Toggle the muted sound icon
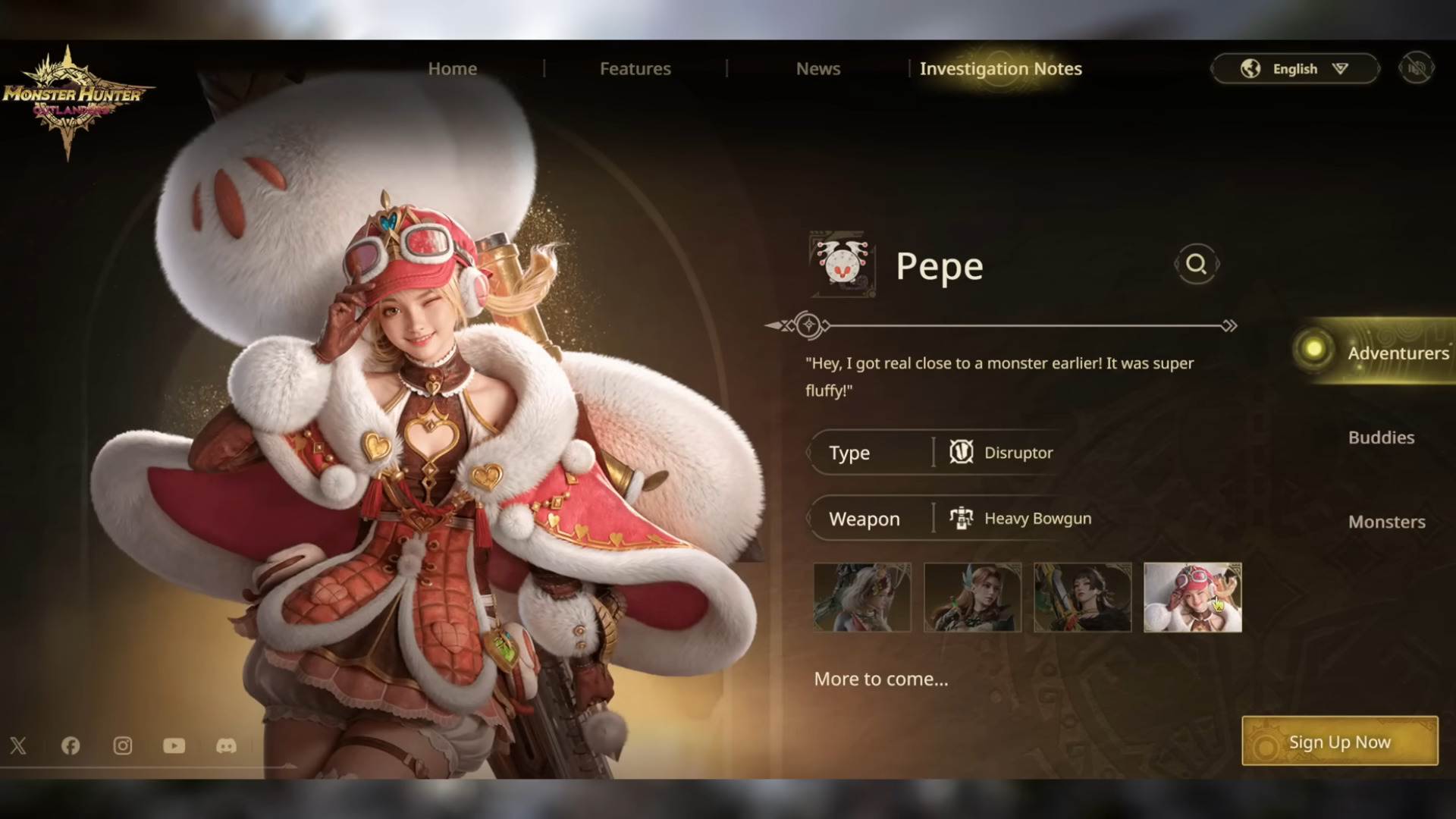1456x819 pixels. tap(1416, 69)
